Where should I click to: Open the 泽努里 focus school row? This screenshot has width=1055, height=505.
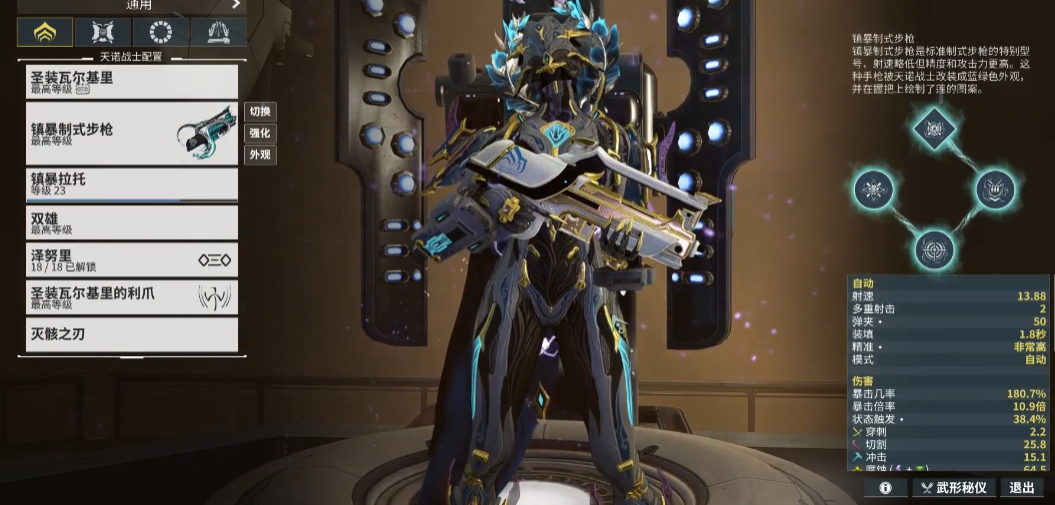pos(131,260)
